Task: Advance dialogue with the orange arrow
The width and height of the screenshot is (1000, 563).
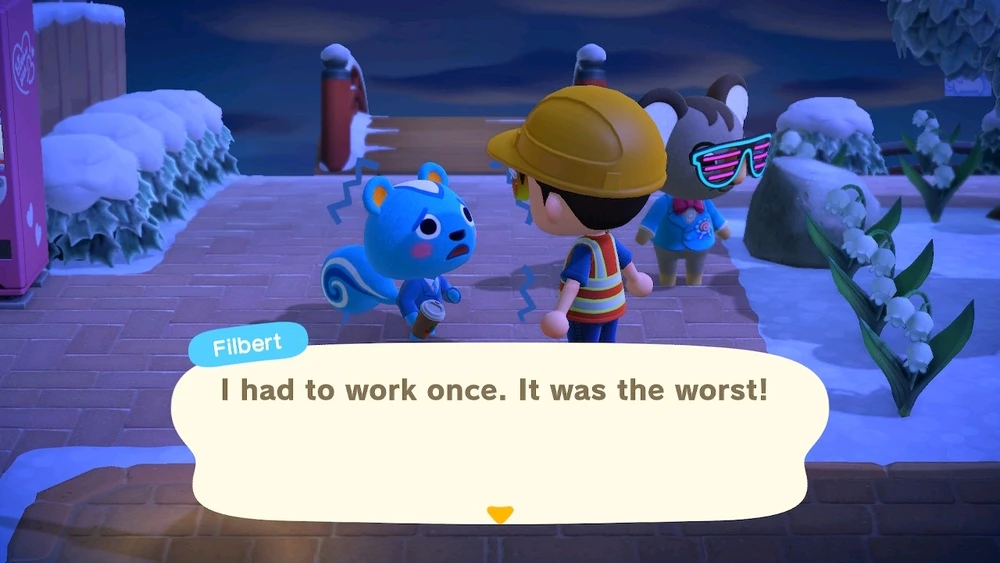Action: pyautogui.click(x=499, y=515)
